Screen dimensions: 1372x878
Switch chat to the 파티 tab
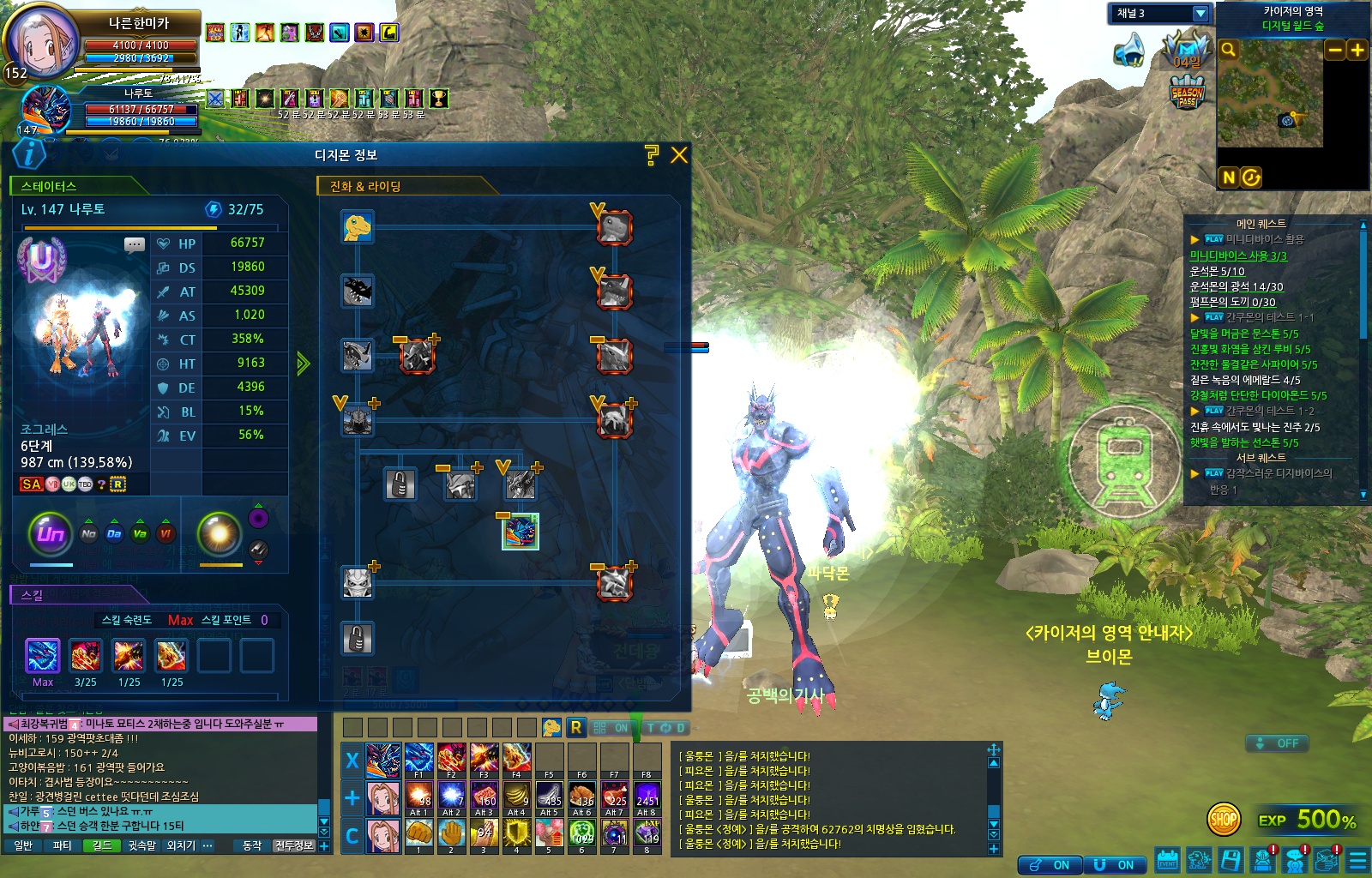63,846
